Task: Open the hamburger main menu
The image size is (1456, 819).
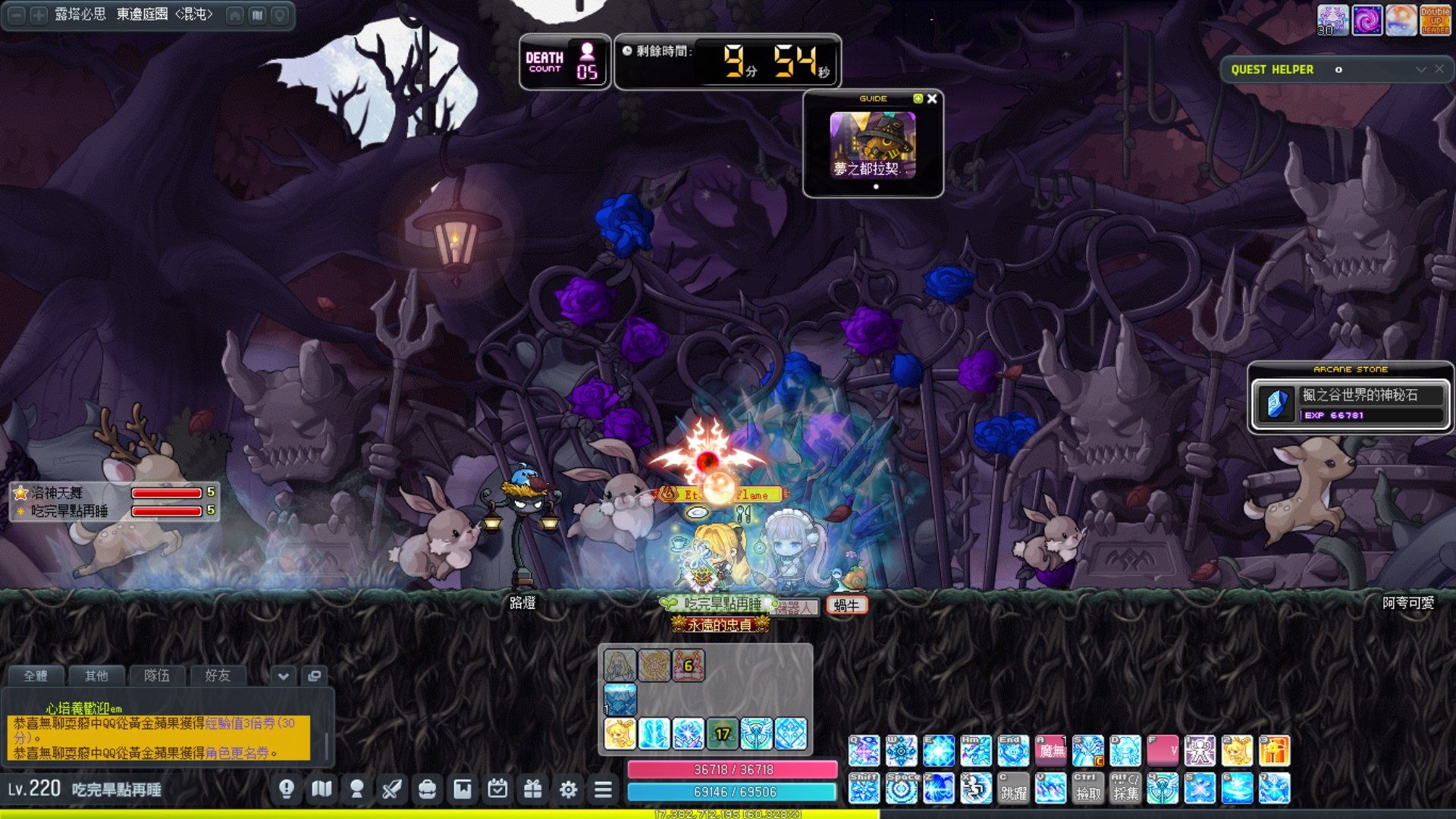Action: tap(603, 789)
